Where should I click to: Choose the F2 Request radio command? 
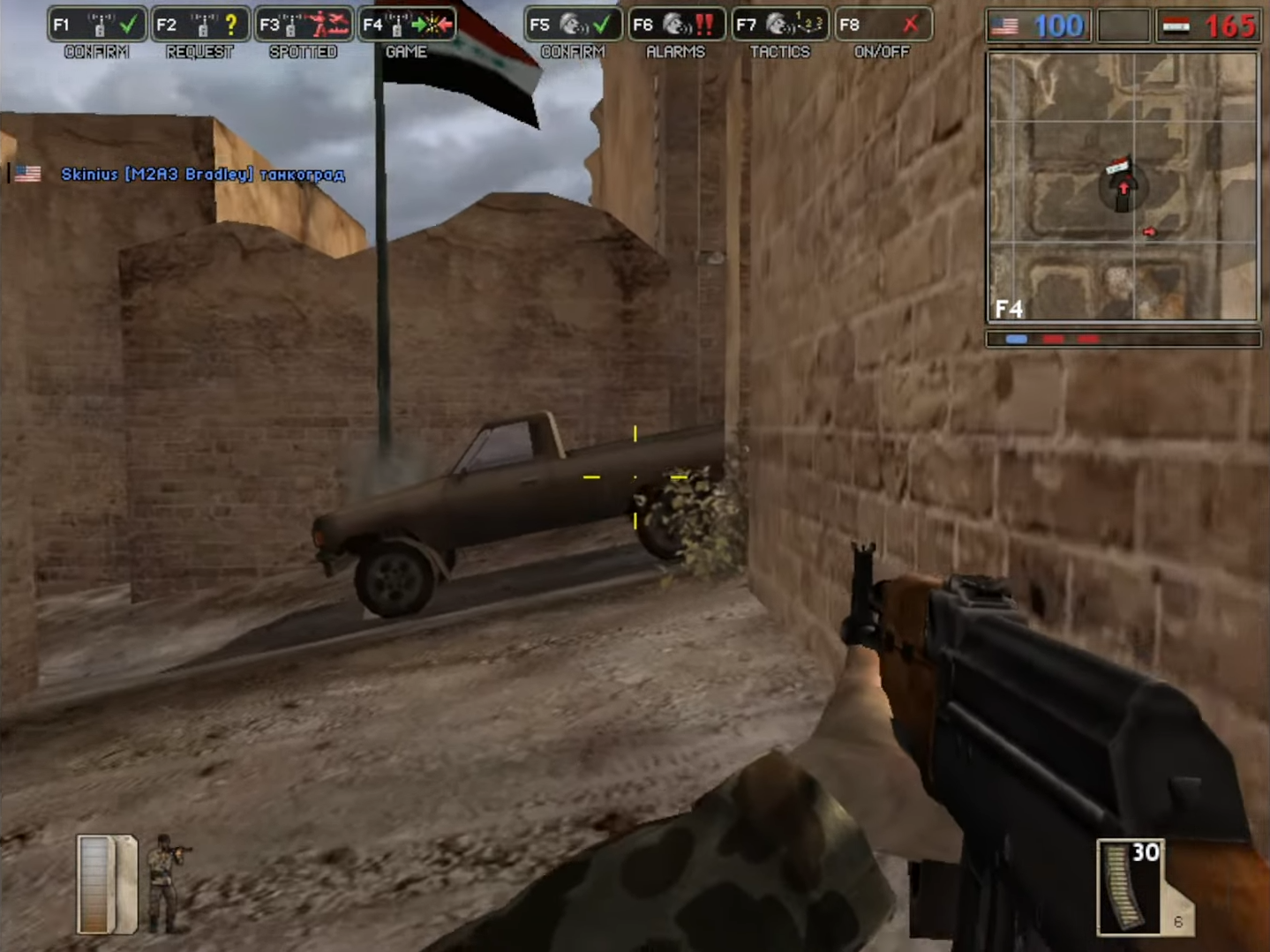pos(200,25)
